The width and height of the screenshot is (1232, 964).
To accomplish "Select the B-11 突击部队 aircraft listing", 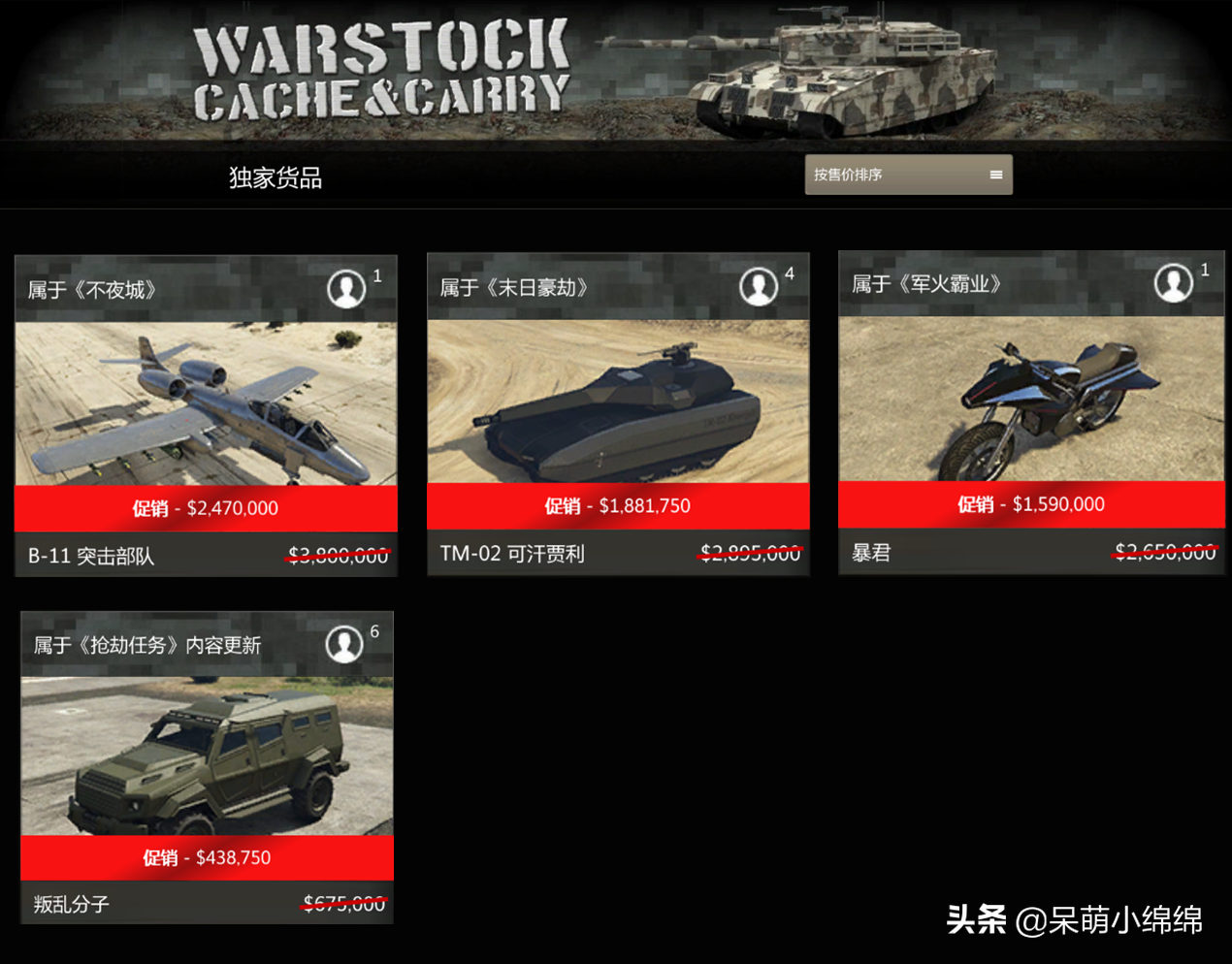I will tap(206, 403).
